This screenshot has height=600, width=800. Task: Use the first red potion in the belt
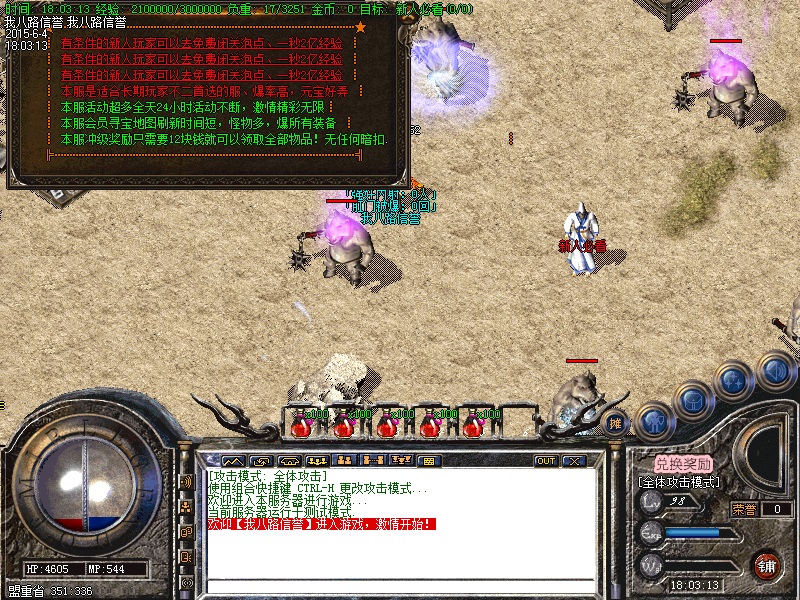click(301, 424)
